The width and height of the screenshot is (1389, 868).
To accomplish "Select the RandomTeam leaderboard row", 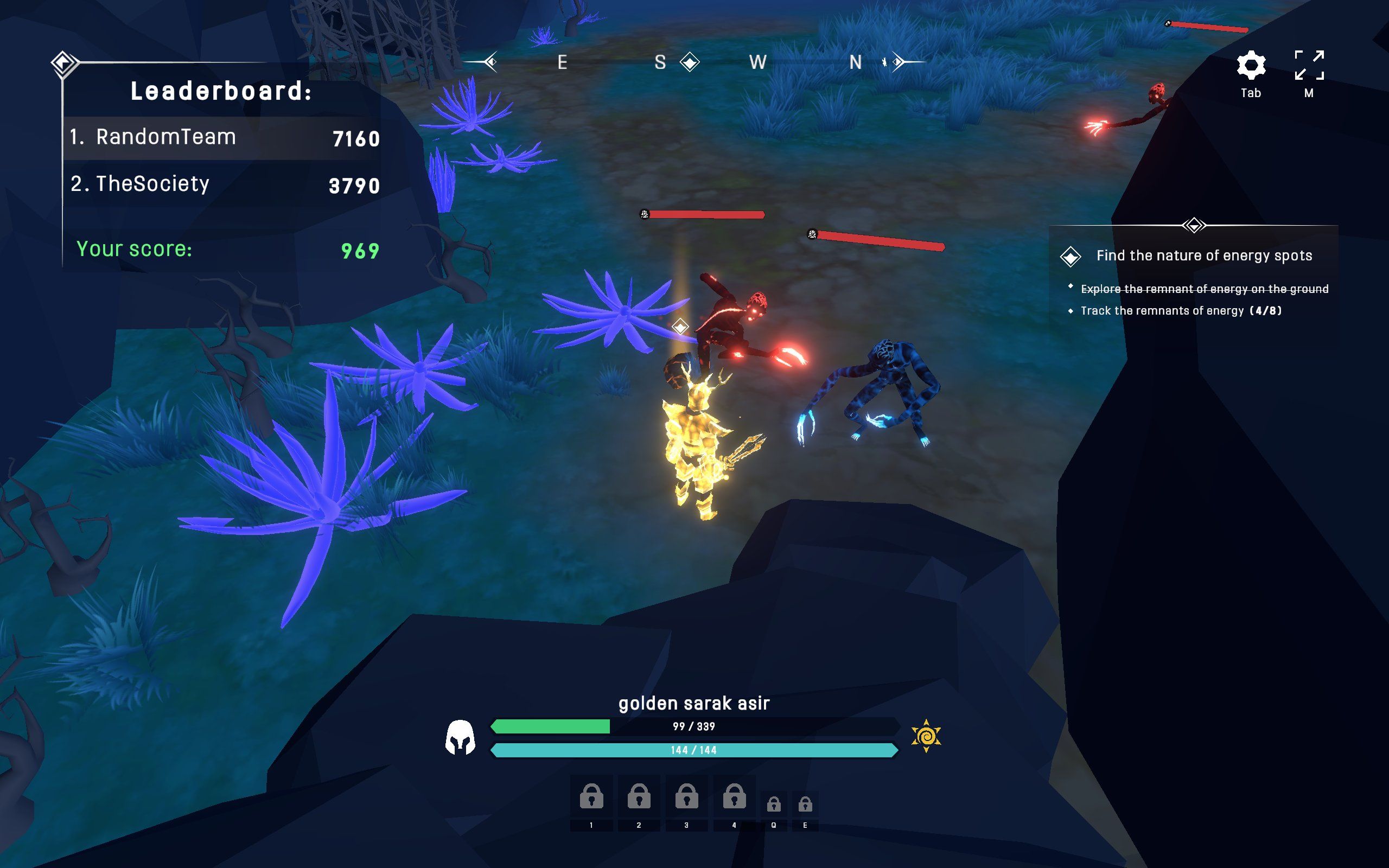I will coord(222,138).
